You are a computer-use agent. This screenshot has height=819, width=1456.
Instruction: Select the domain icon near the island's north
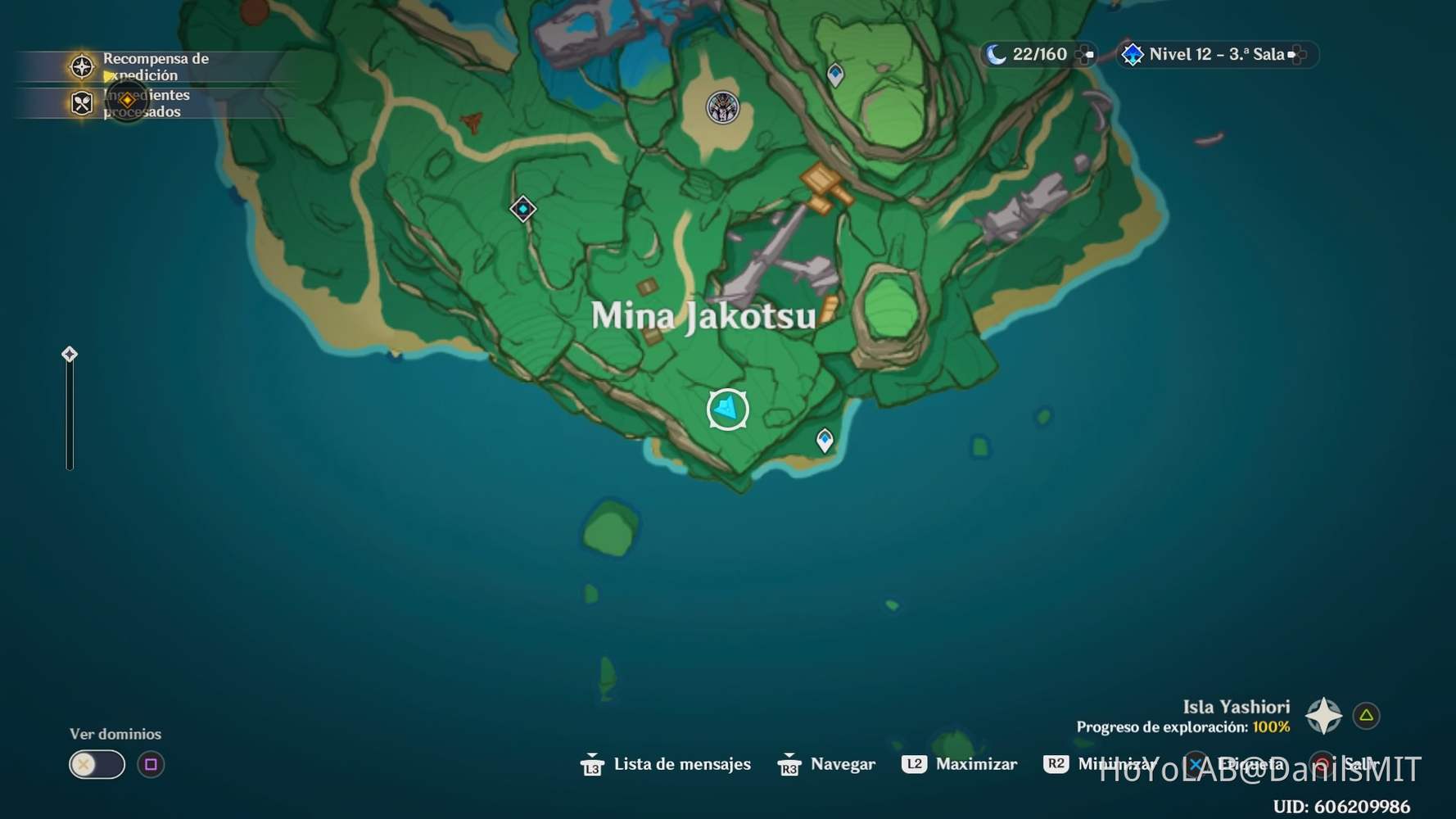(720, 106)
